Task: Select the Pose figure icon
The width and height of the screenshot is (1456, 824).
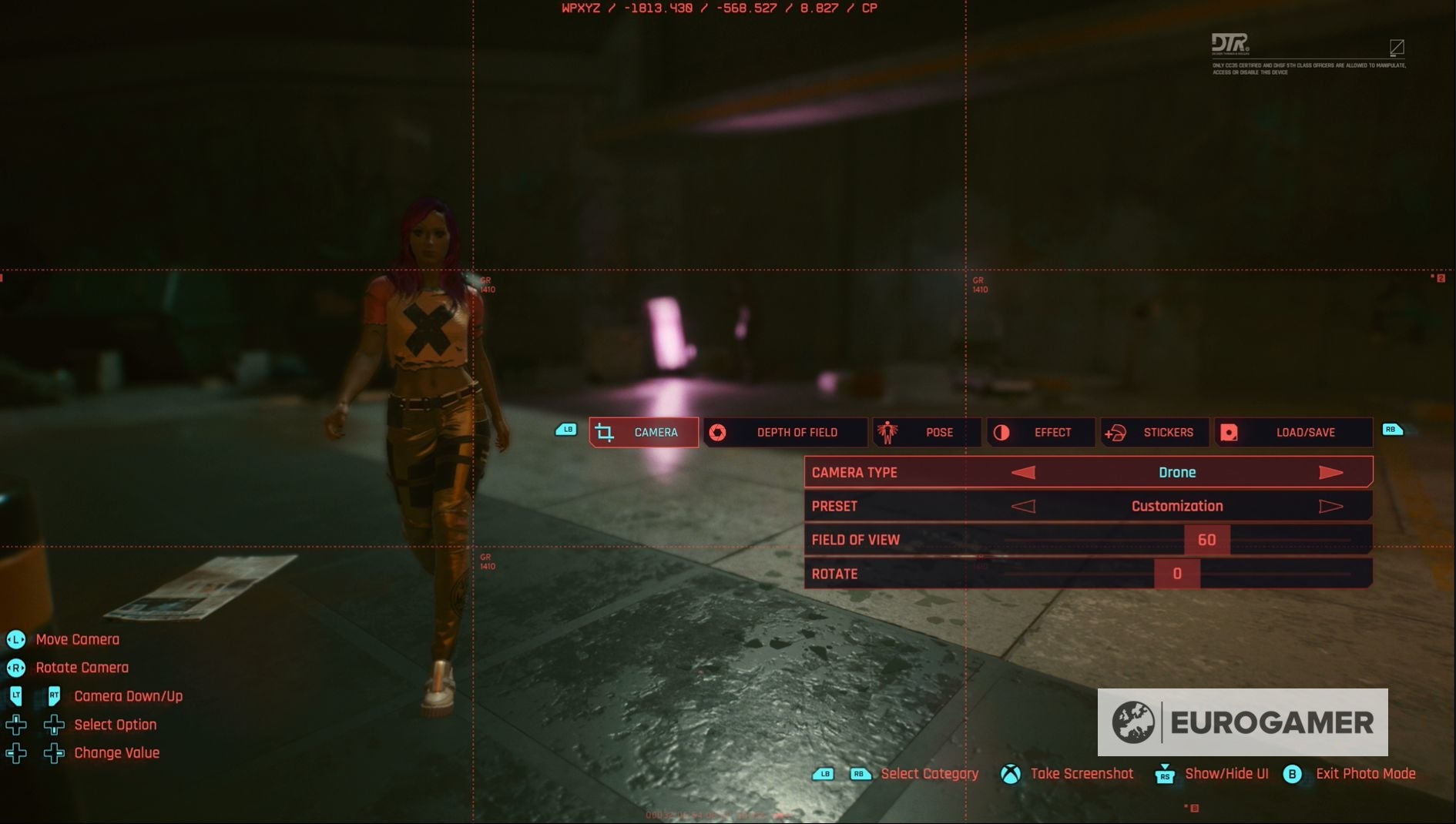Action: point(886,432)
